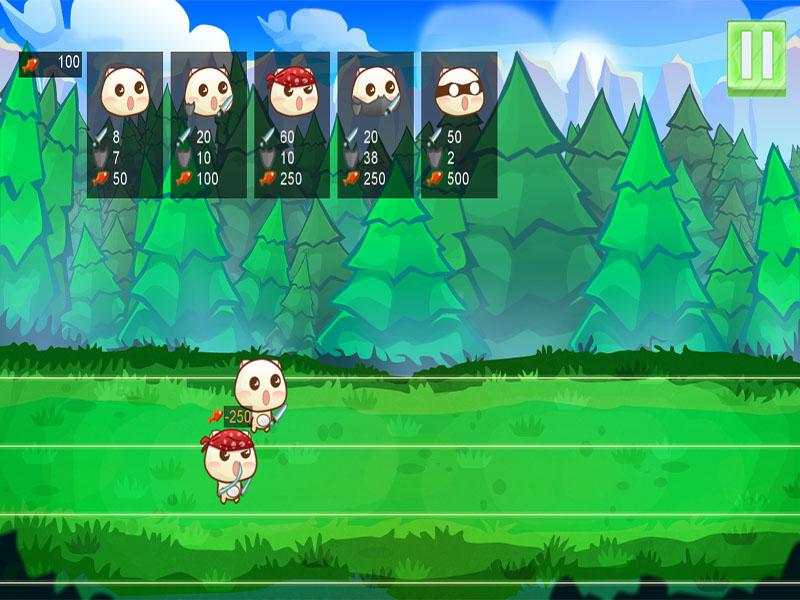The image size is (800, 600).
Task: Pick the red bandana cat card
Action: coord(292,124)
